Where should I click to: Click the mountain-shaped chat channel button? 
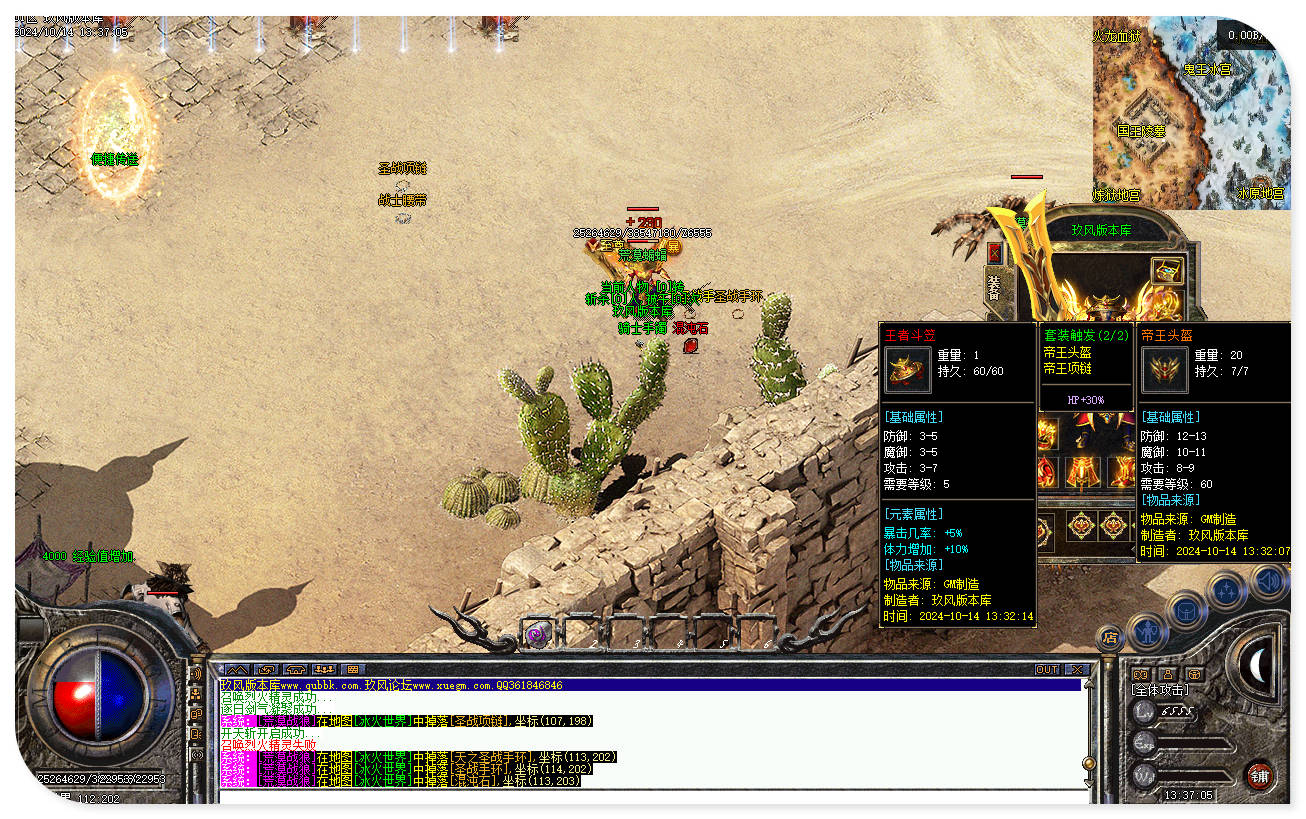[x=236, y=669]
